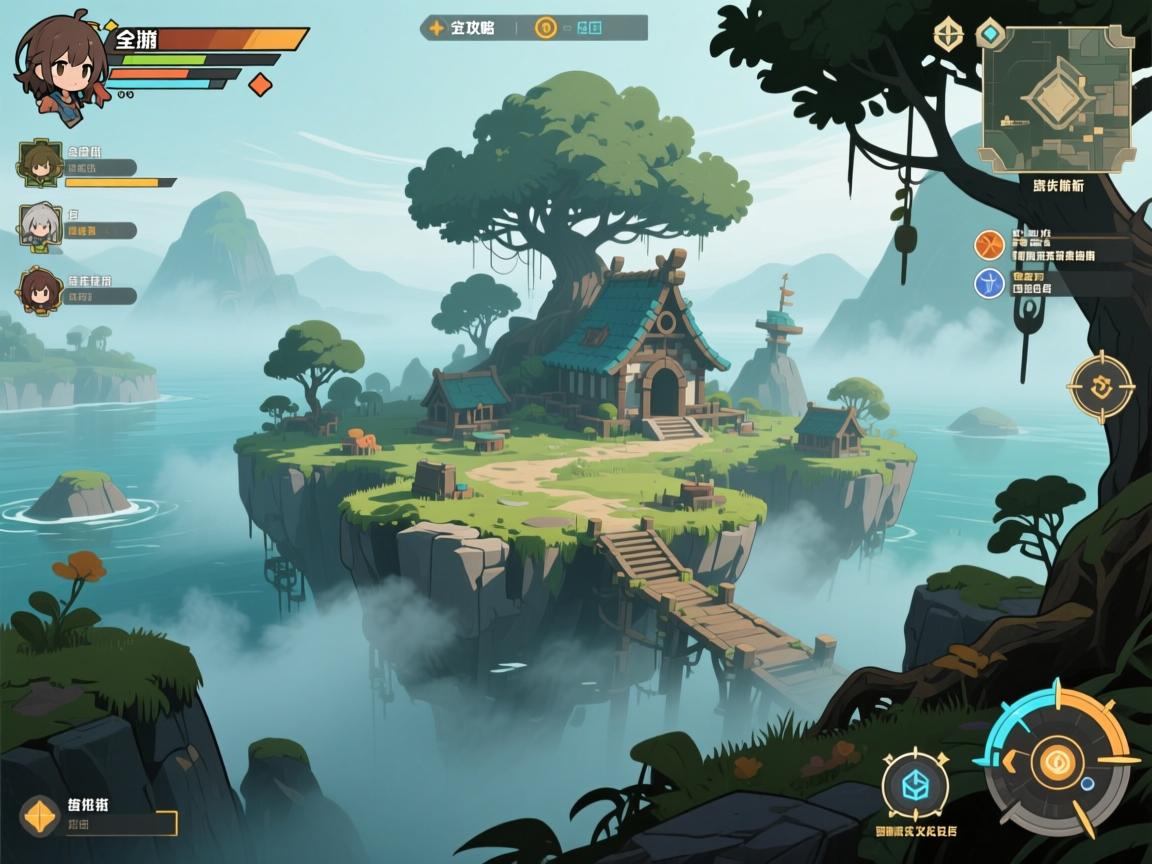Click the cyan gem icon on minimap corner
This screenshot has height=864, width=1152.
(x=989, y=33)
